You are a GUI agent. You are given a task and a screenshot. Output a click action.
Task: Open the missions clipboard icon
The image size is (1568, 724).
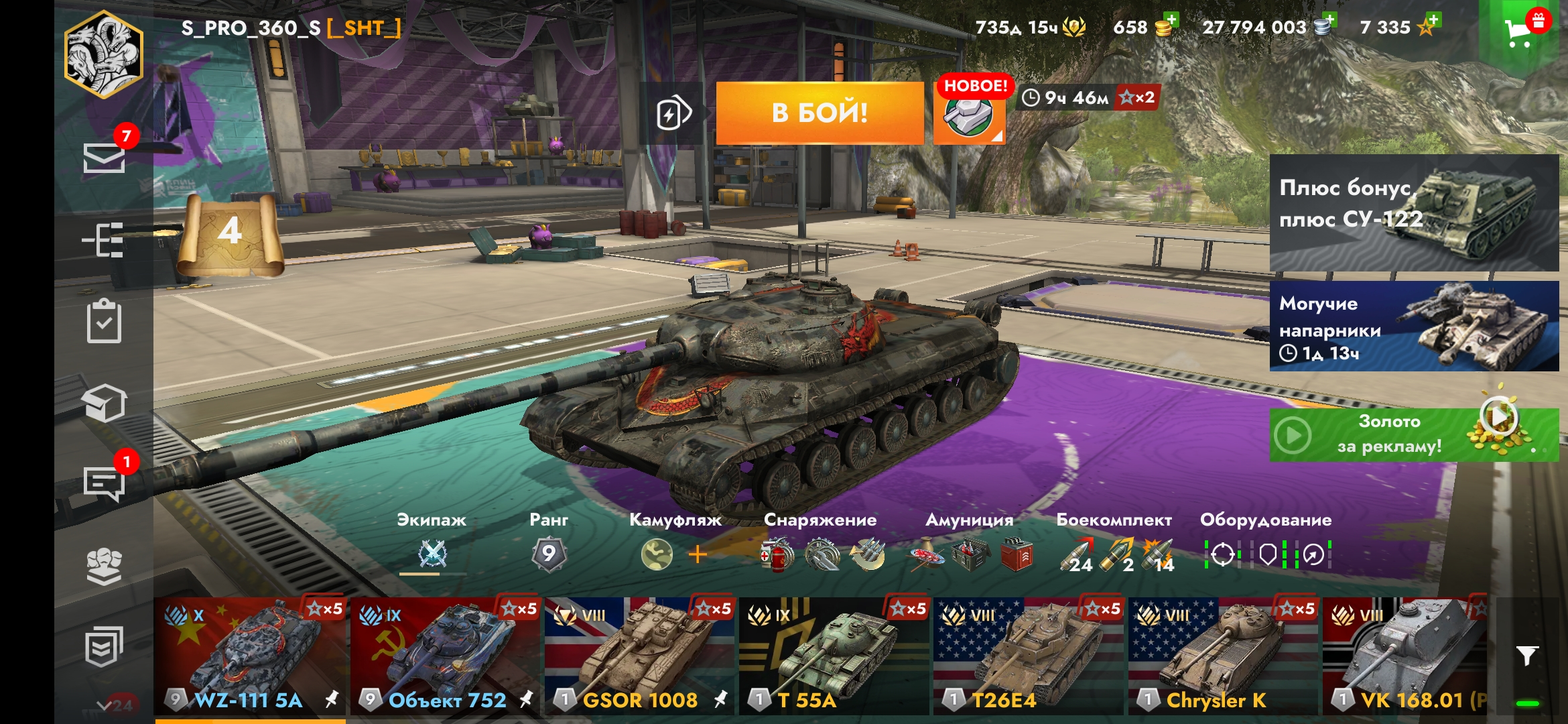pos(104,321)
